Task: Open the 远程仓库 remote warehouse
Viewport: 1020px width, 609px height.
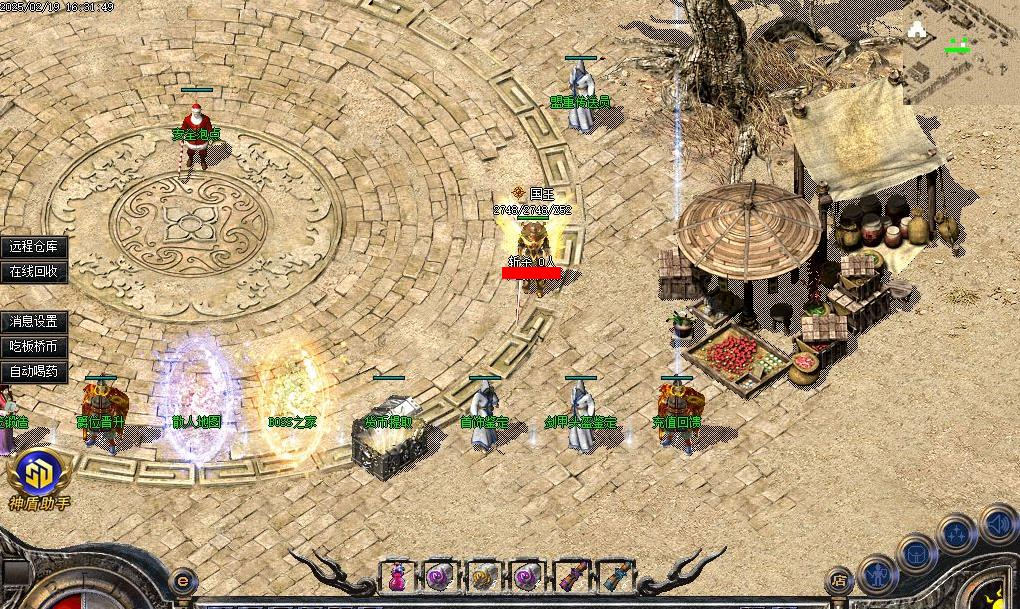Action: [x=34, y=246]
